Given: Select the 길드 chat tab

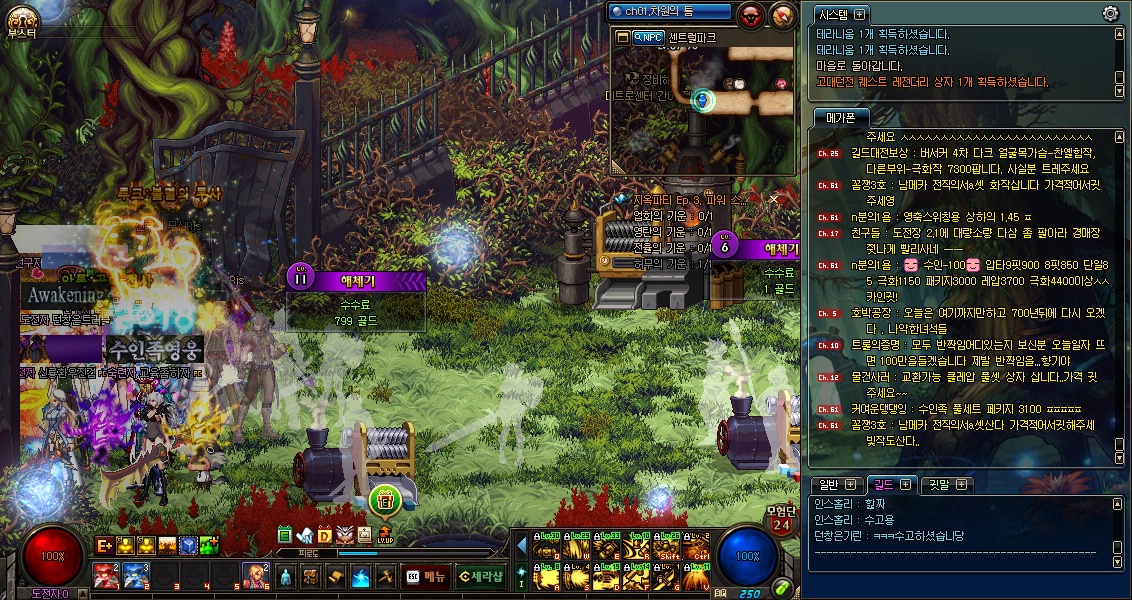Looking at the screenshot, I should tap(888, 485).
